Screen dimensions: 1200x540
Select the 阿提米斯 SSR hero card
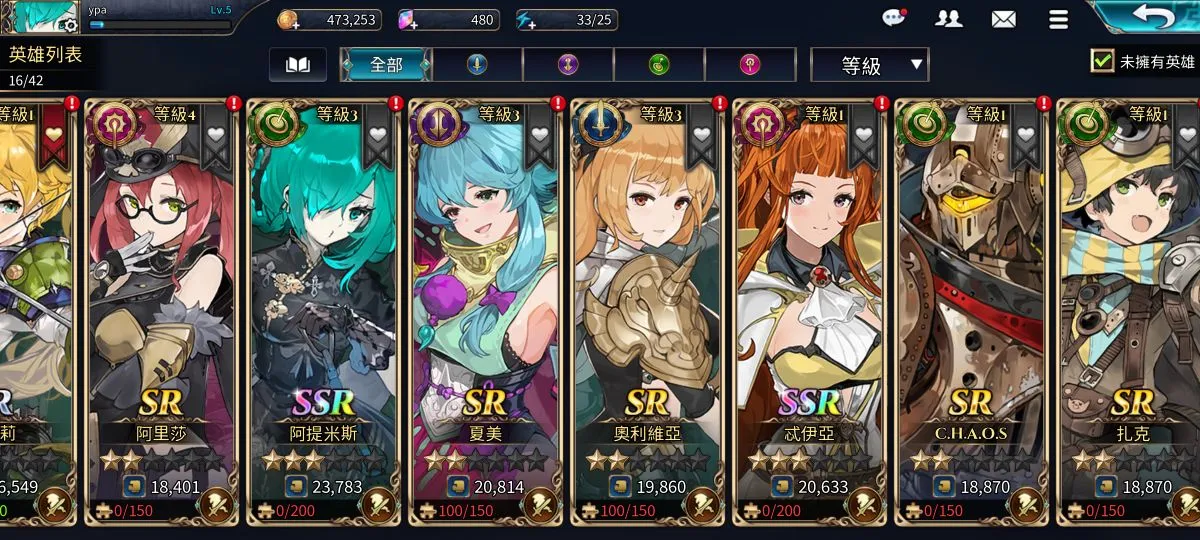(x=322, y=300)
